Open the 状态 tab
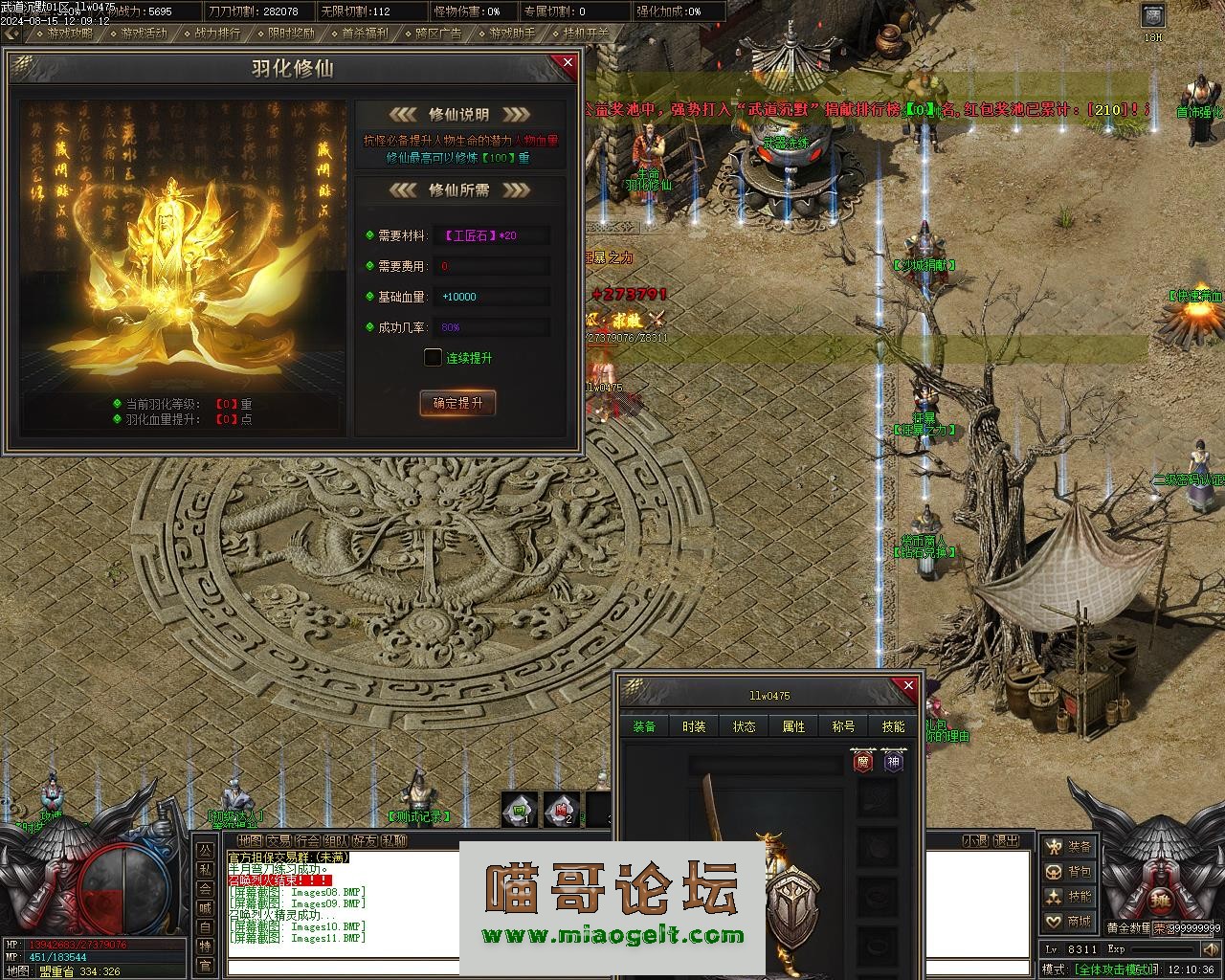This screenshot has height=980, width=1225. [x=744, y=726]
